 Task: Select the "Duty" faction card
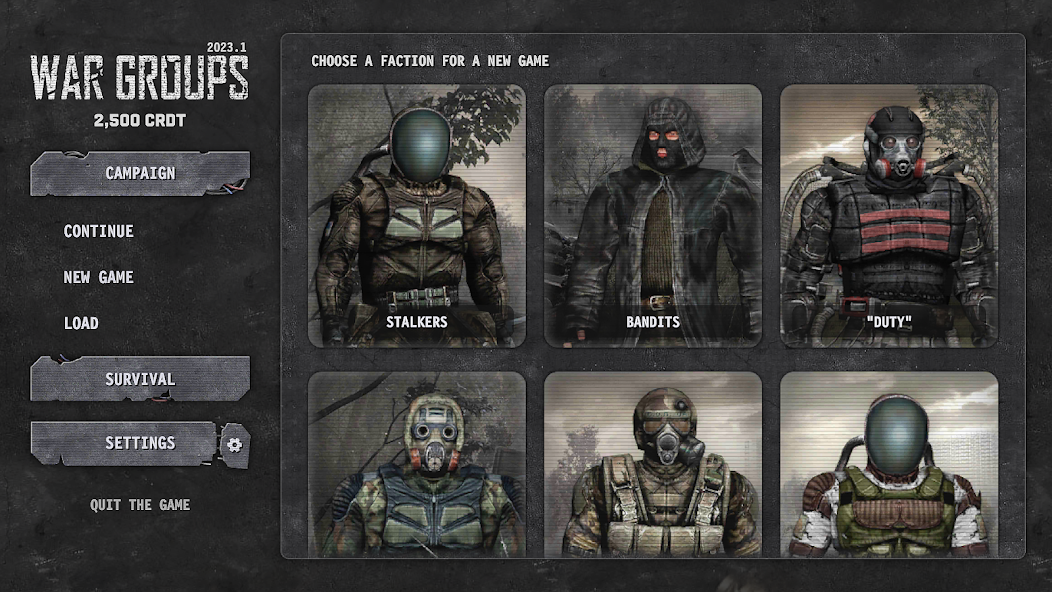pyautogui.click(x=888, y=216)
